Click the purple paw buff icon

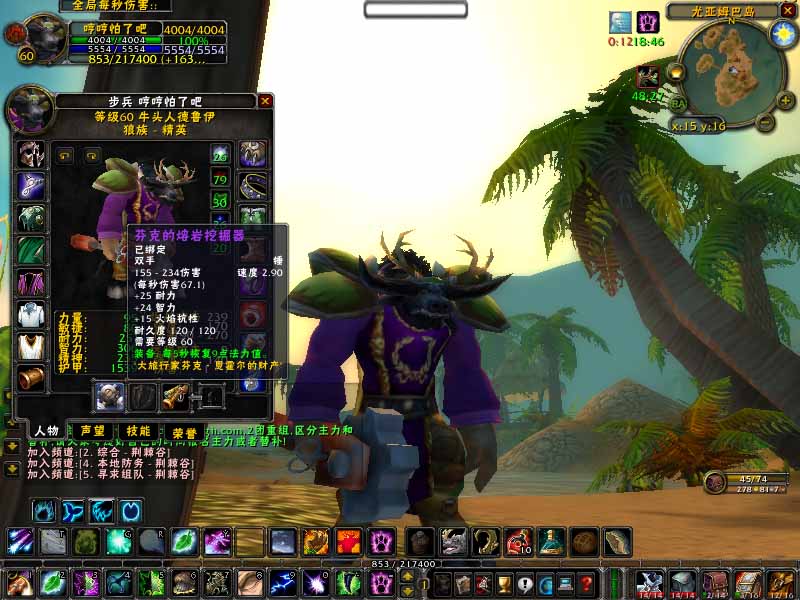[x=648, y=22]
